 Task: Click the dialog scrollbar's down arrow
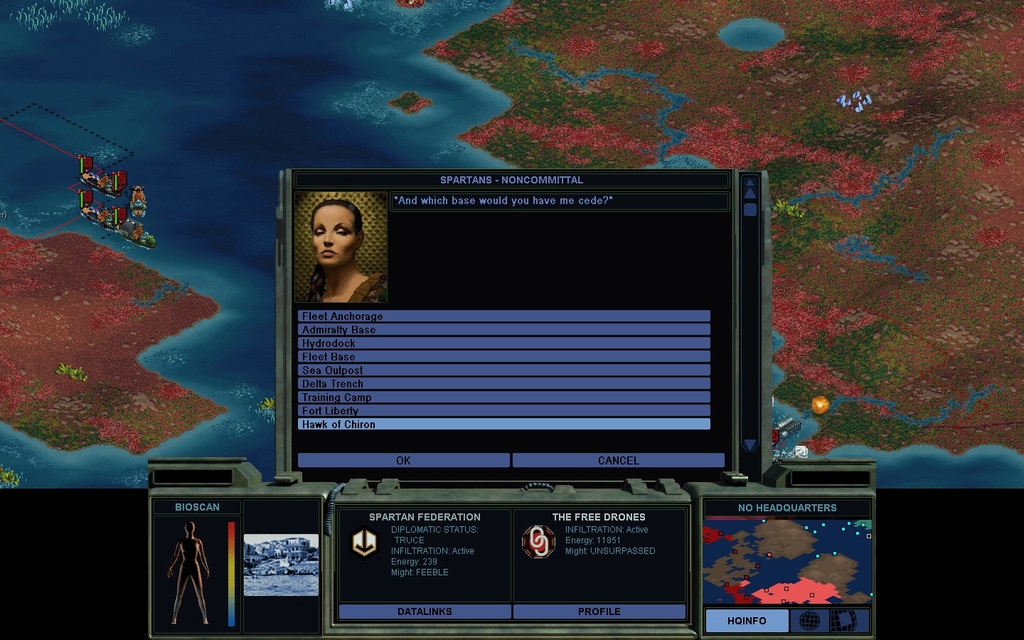coord(750,445)
